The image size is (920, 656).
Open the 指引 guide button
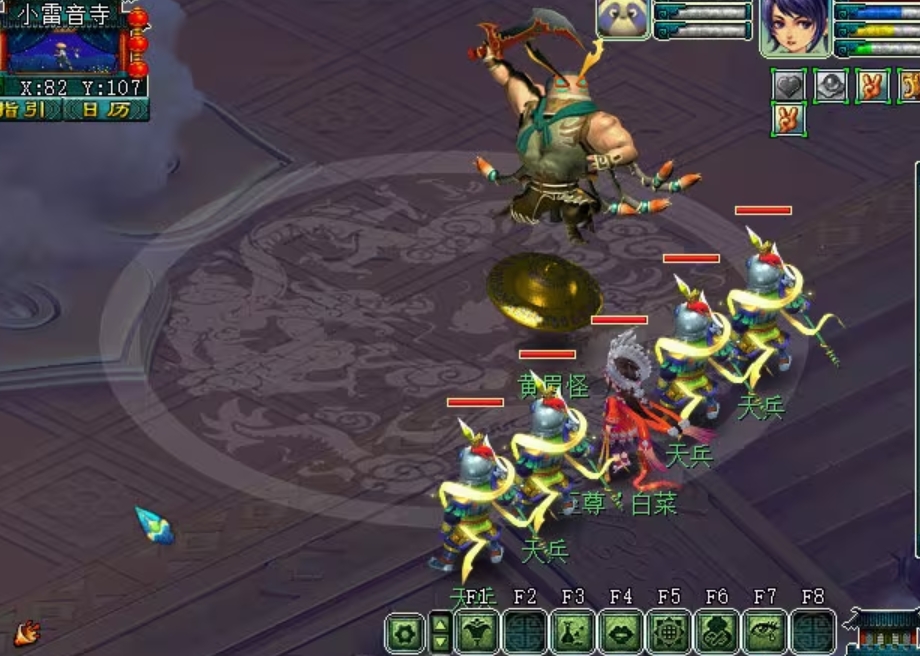pyautogui.click(x=30, y=110)
